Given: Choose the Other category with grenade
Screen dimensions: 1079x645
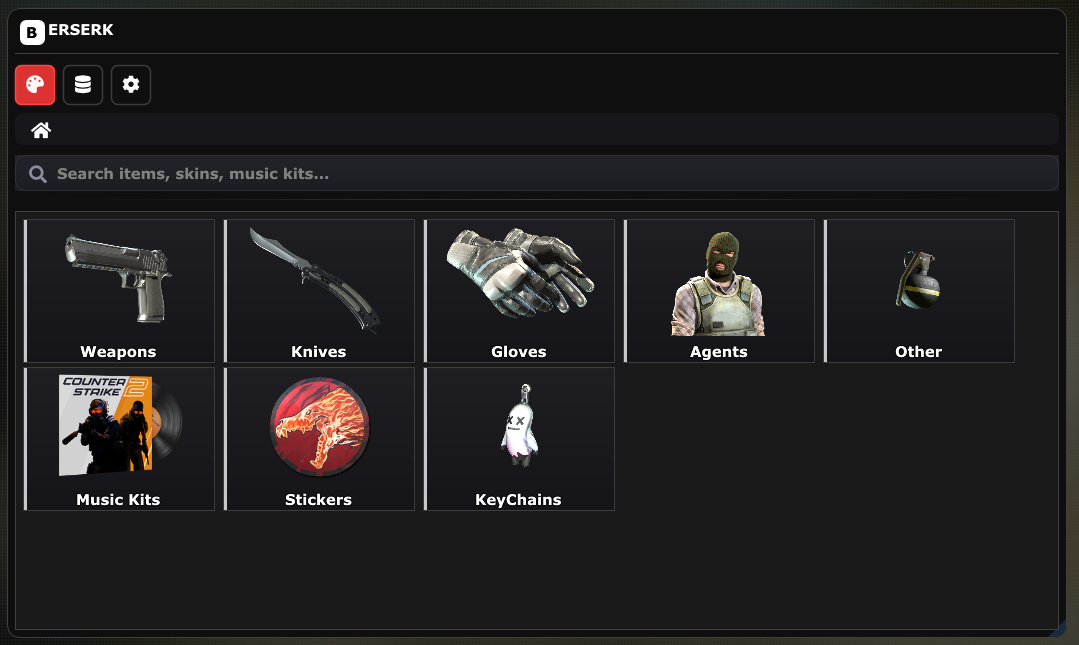Looking at the screenshot, I should [x=919, y=291].
